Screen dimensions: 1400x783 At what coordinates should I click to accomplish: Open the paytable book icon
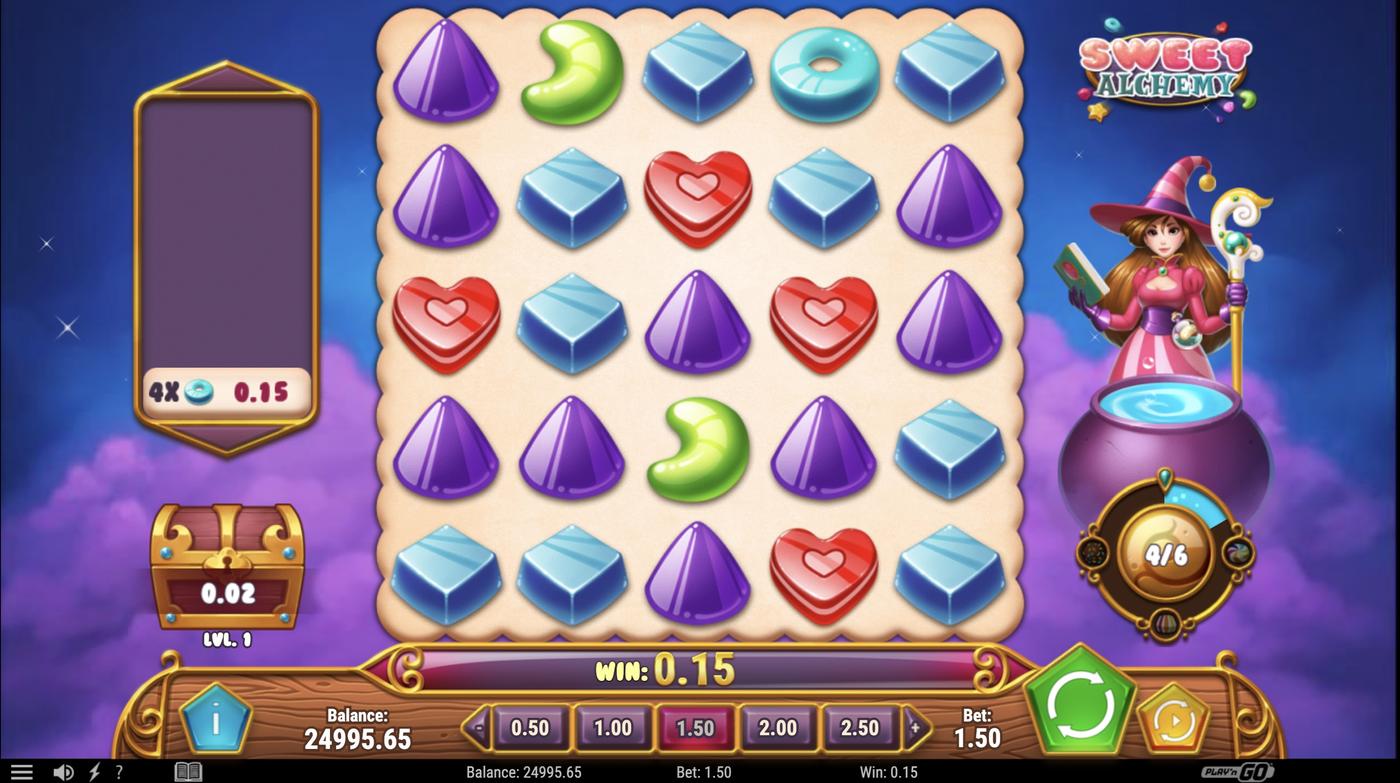(x=187, y=770)
